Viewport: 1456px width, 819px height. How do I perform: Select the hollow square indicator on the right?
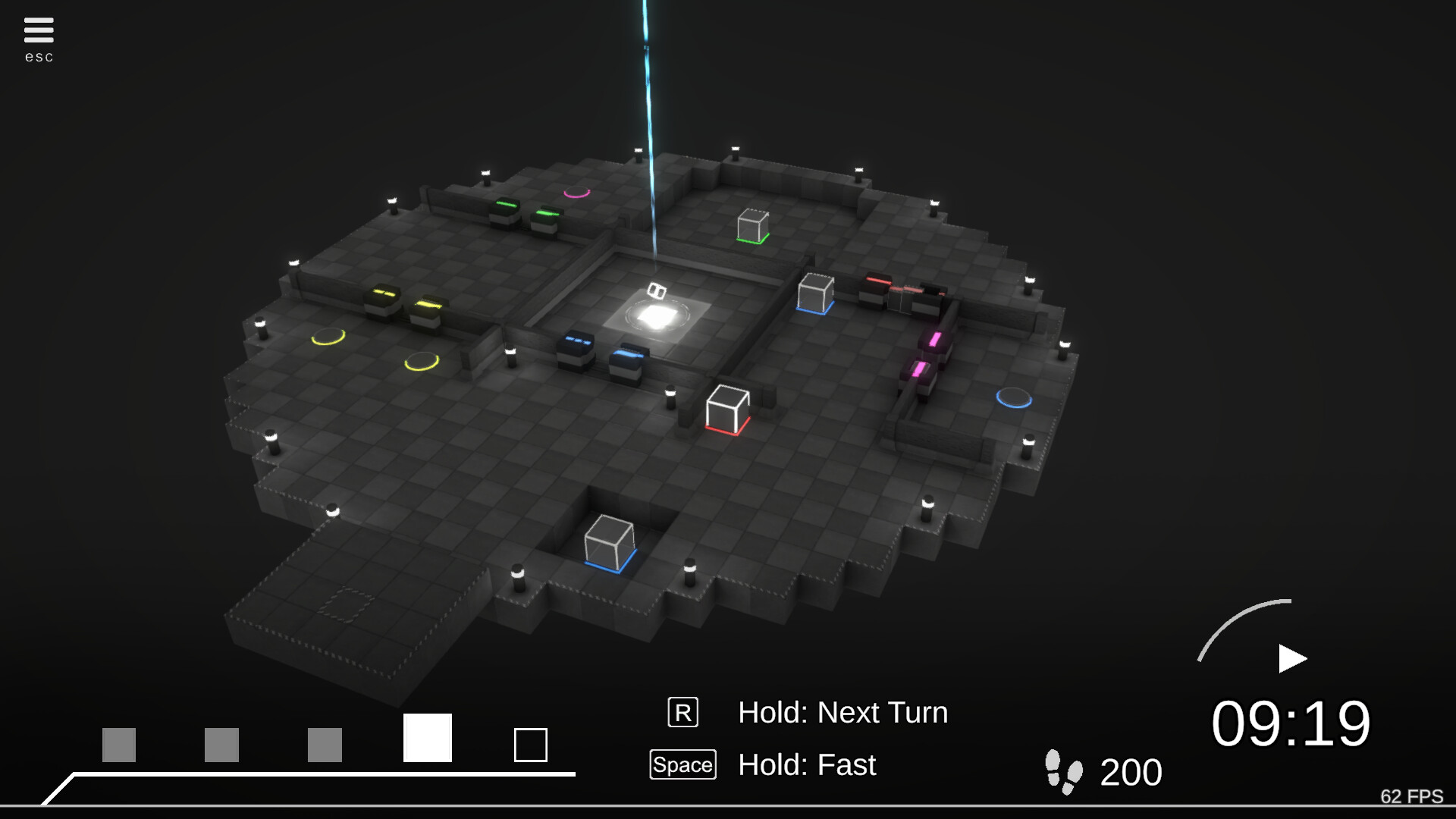tap(532, 745)
